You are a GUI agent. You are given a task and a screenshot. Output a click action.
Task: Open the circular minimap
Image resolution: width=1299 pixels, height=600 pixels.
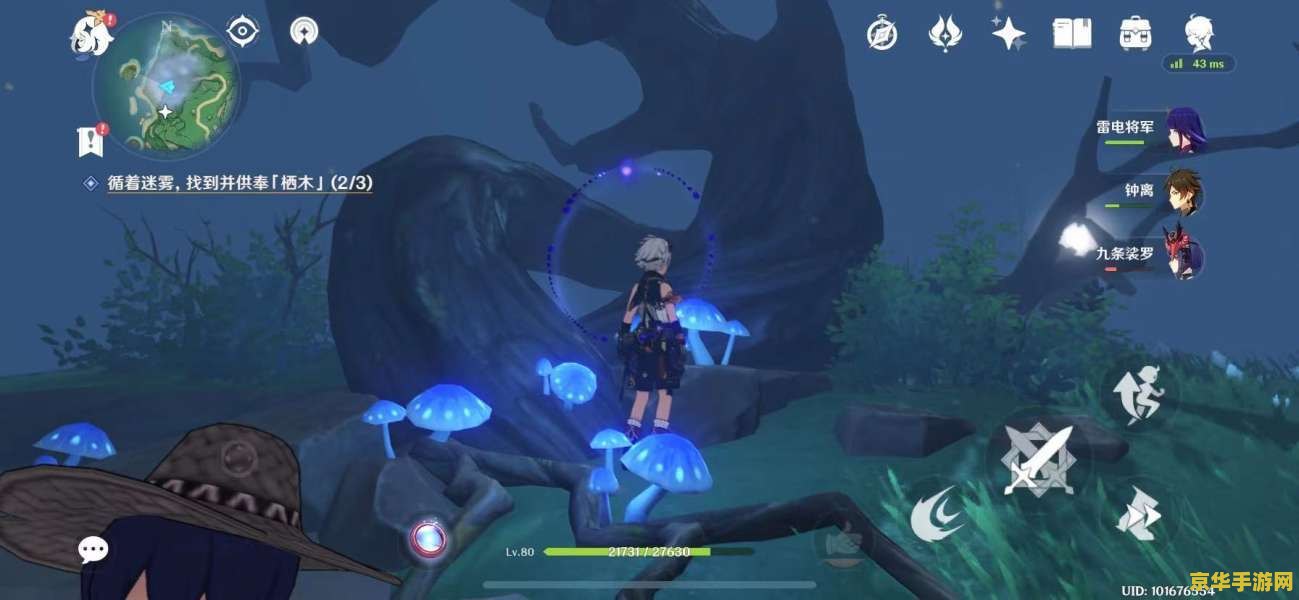click(x=166, y=88)
